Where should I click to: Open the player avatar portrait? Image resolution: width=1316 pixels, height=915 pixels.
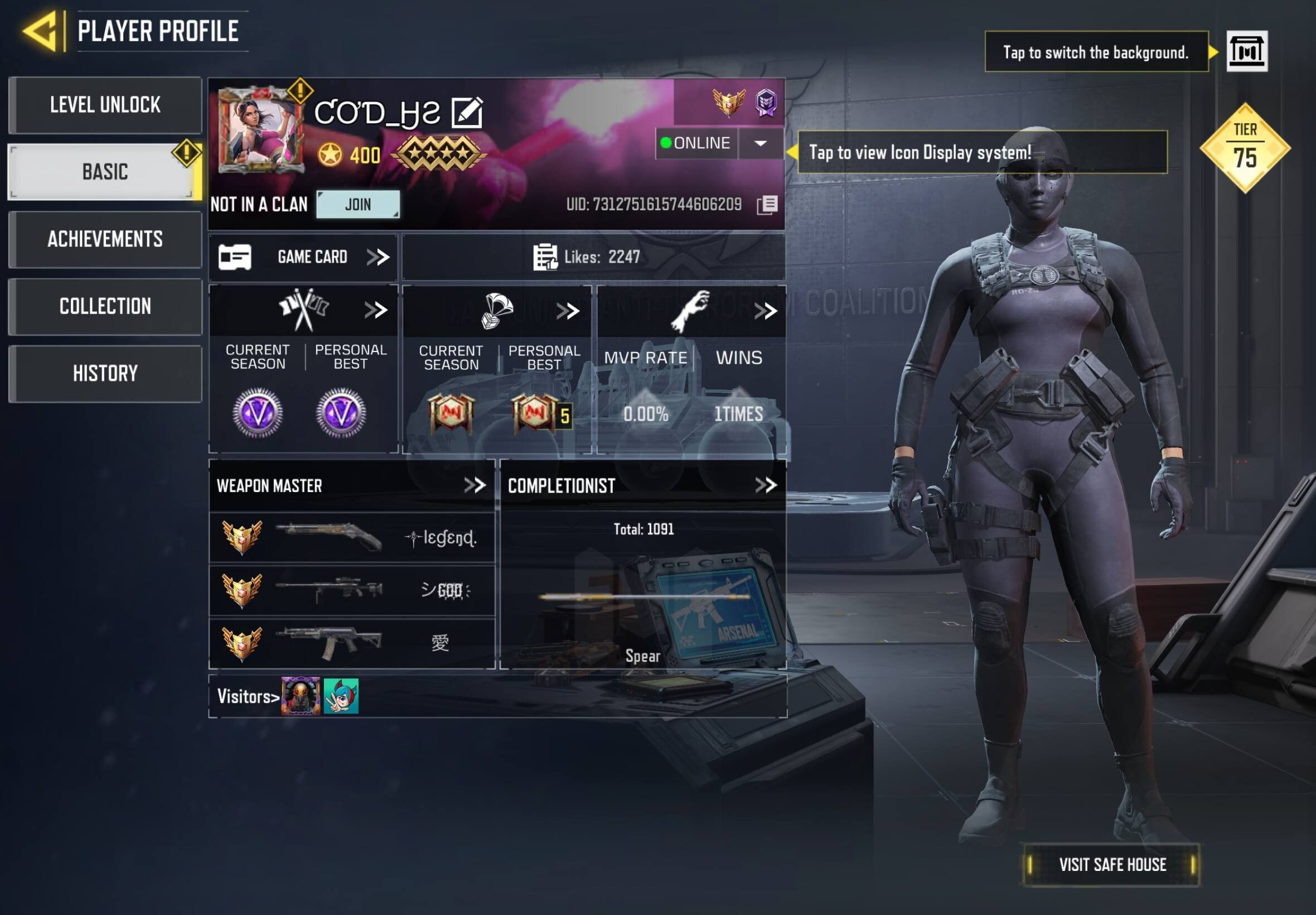pos(260,131)
